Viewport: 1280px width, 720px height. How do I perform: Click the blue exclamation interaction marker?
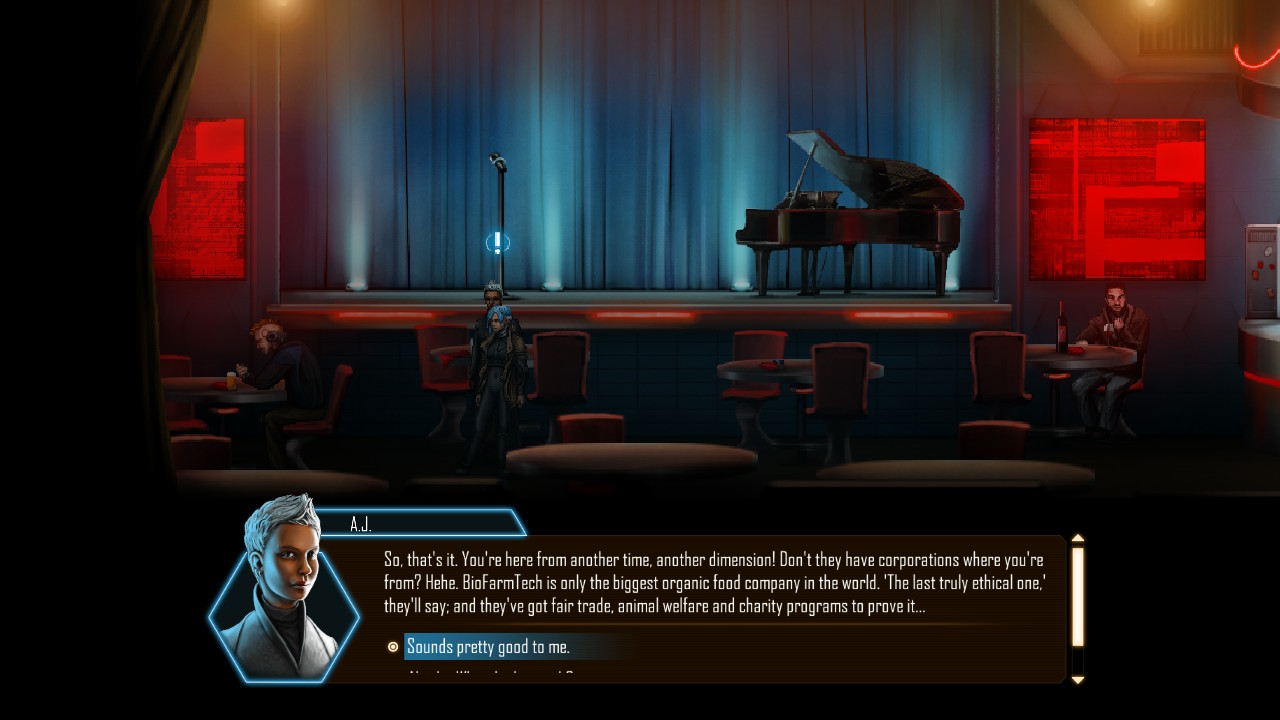click(x=497, y=243)
